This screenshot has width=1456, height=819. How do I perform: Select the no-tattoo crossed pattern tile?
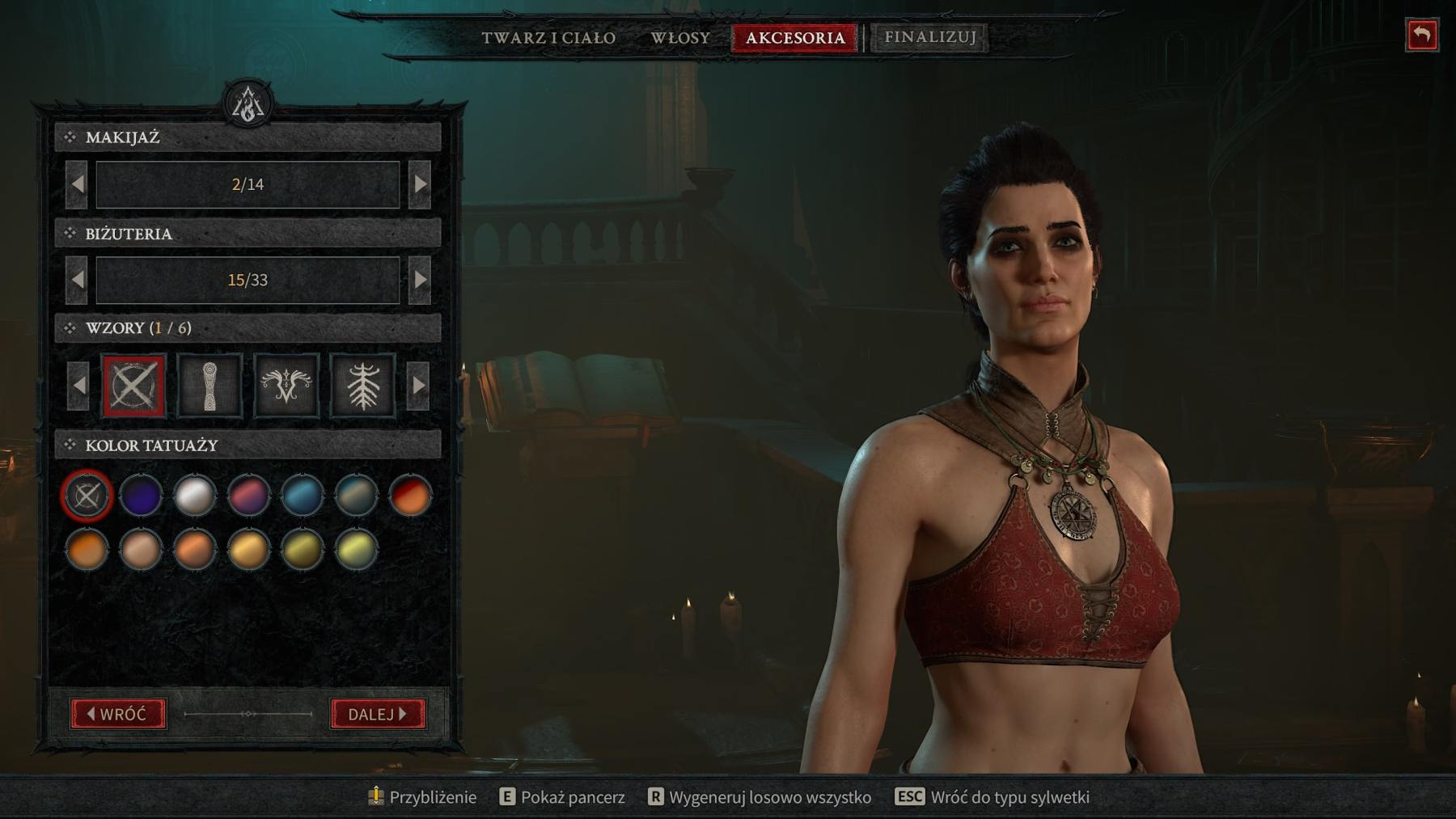133,386
